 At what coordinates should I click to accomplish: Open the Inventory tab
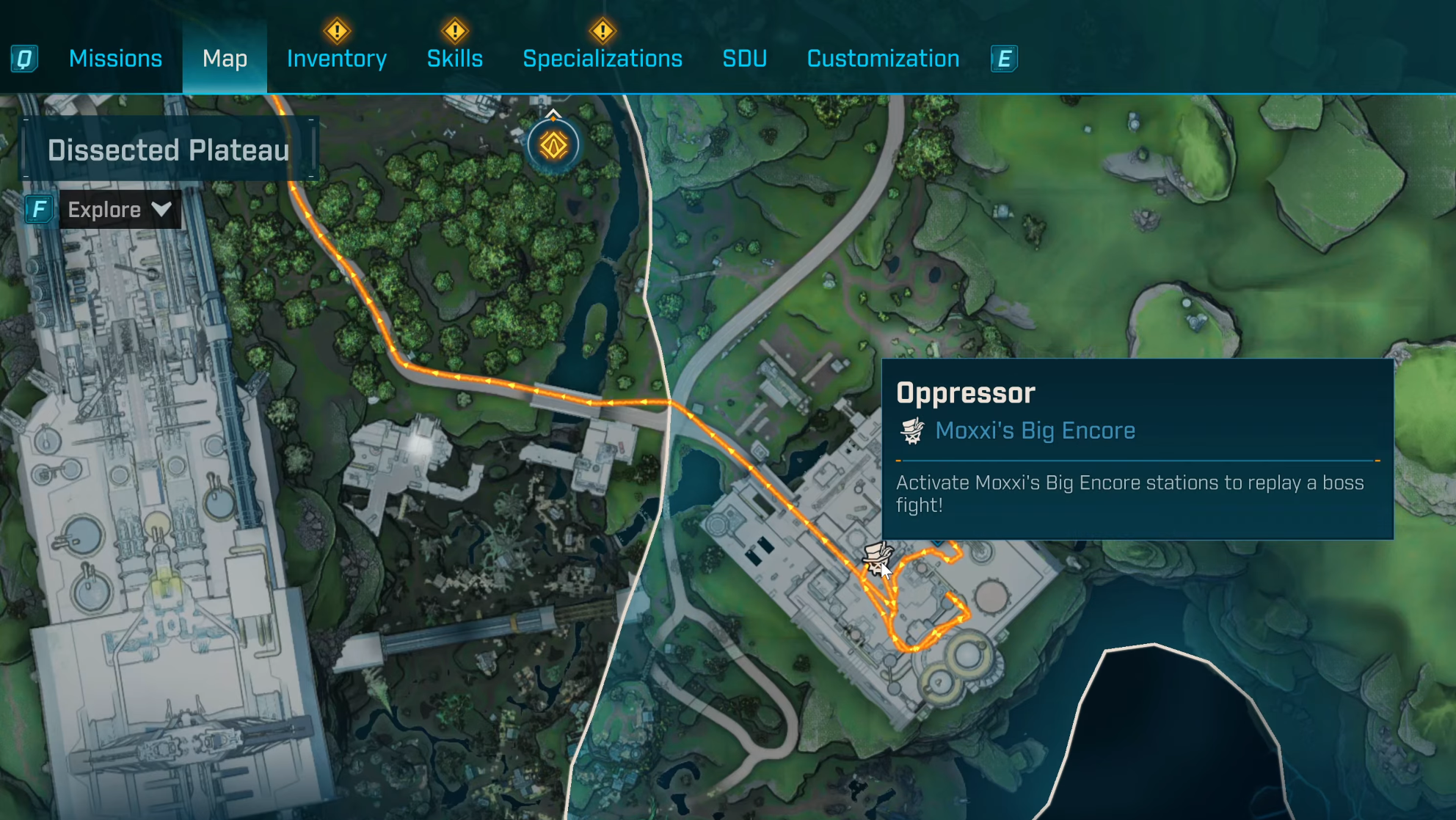337,59
